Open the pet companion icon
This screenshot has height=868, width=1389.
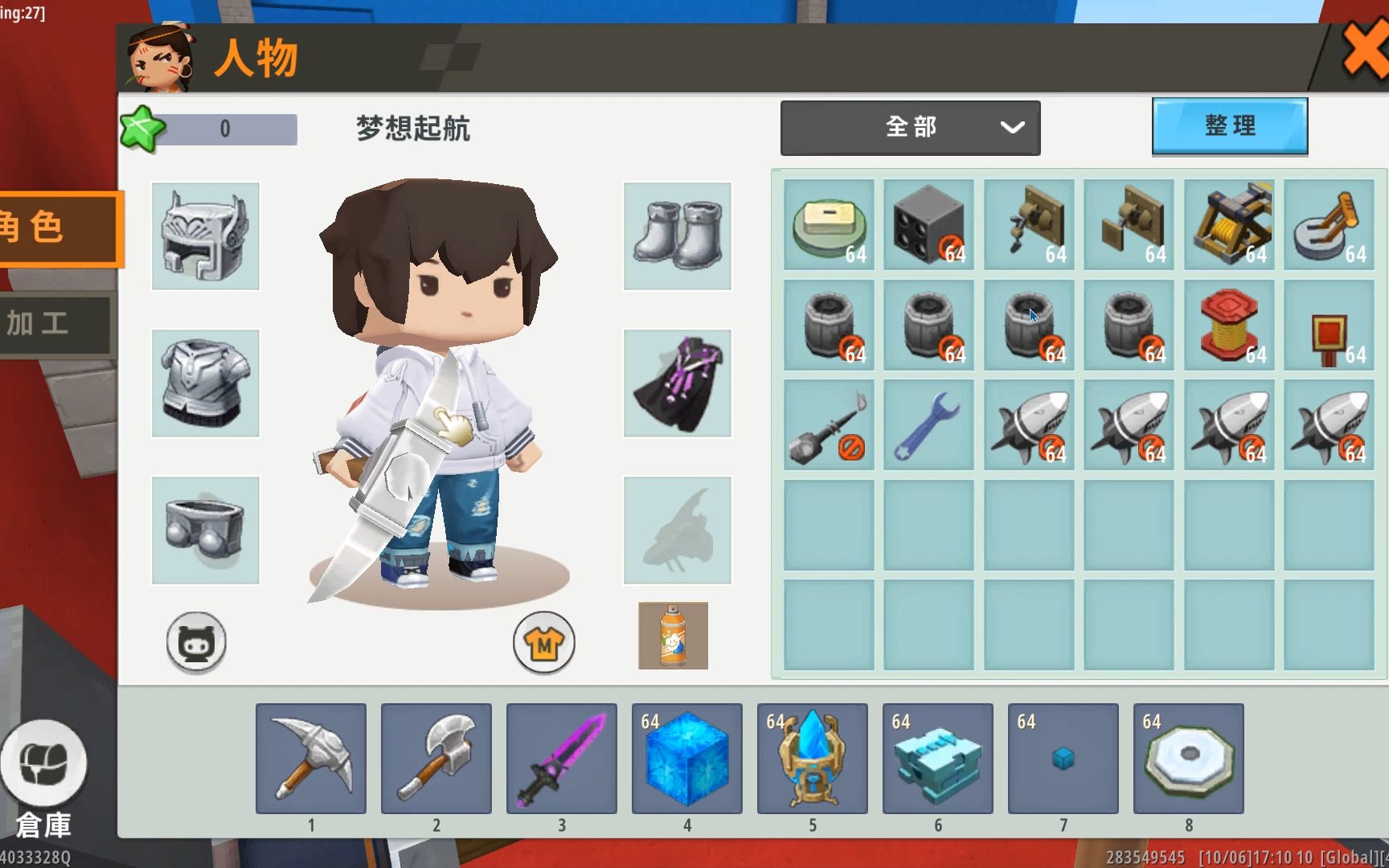pyautogui.click(x=195, y=642)
